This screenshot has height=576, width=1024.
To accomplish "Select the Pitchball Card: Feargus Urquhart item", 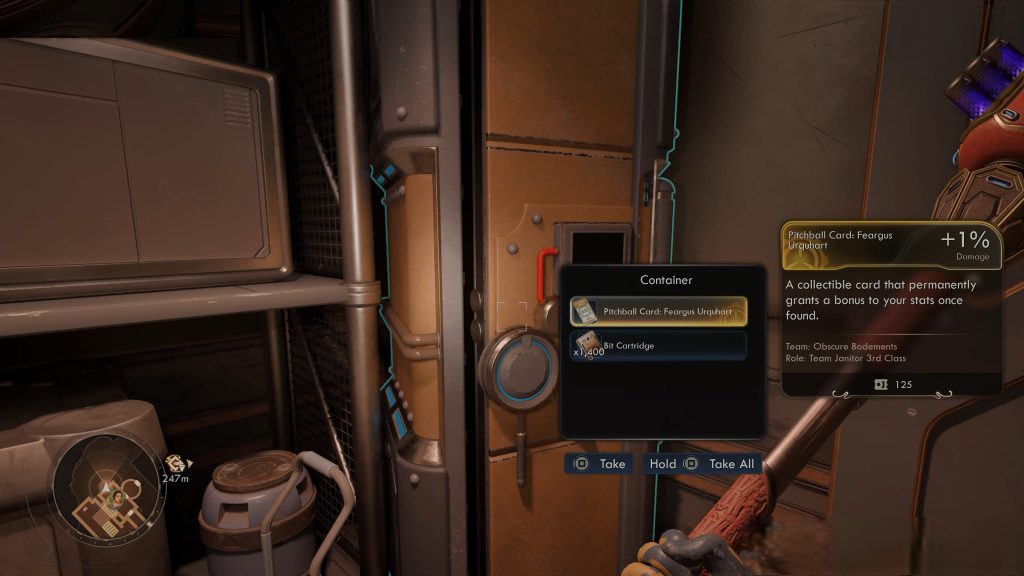I will click(x=659, y=312).
